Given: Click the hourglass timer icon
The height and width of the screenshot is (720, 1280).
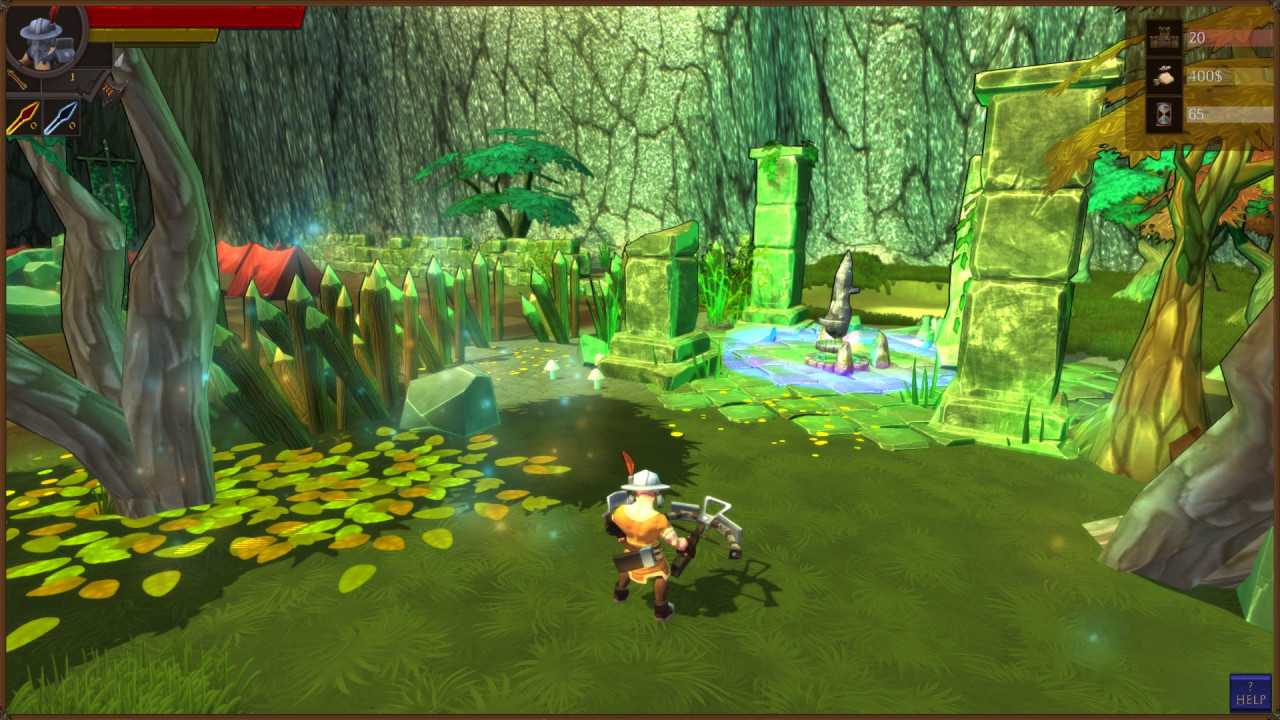Looking at the screenshot, I should click(x=1164, y=114).
